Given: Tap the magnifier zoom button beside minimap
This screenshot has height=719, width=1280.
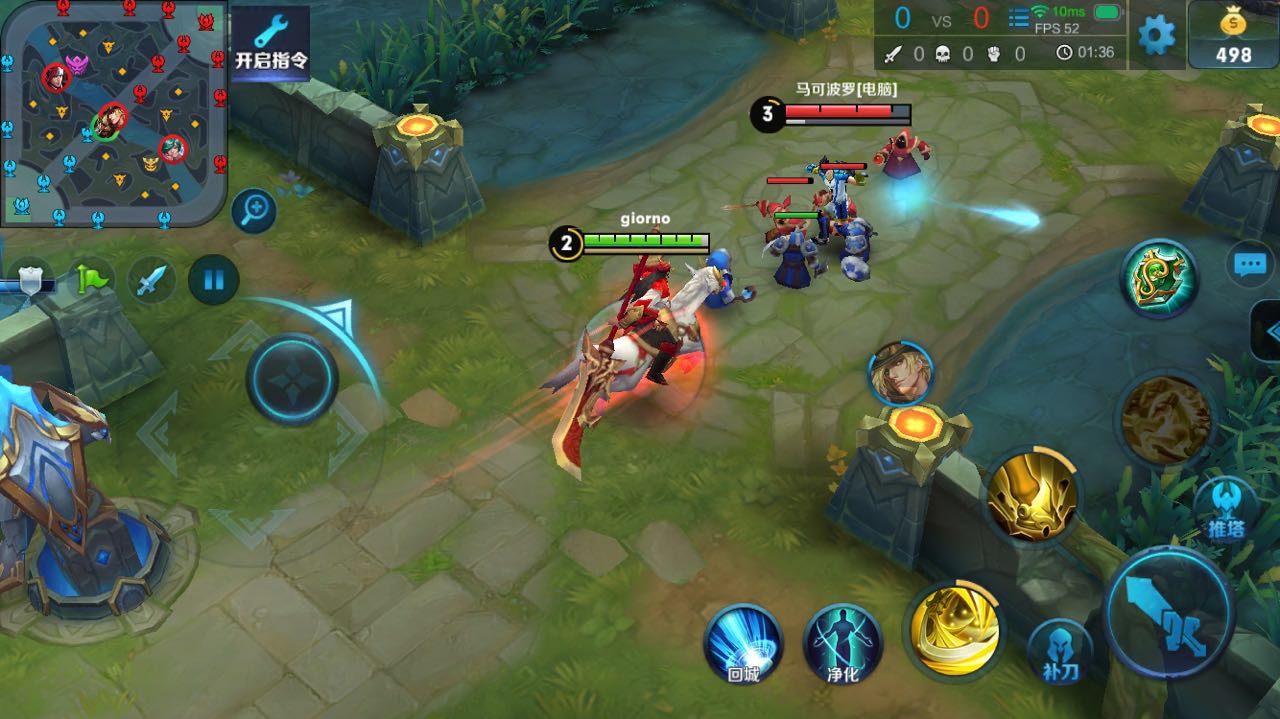Looking at the screenshot, I should tap(254, 210).
